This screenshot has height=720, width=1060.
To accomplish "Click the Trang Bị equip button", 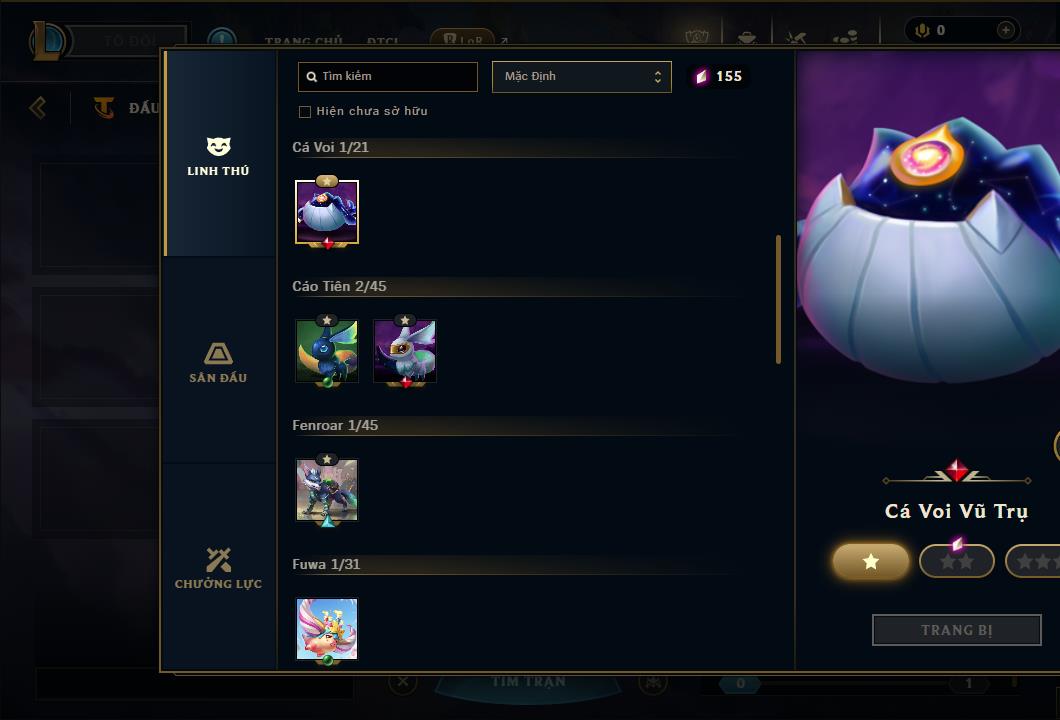I will 957,630.
